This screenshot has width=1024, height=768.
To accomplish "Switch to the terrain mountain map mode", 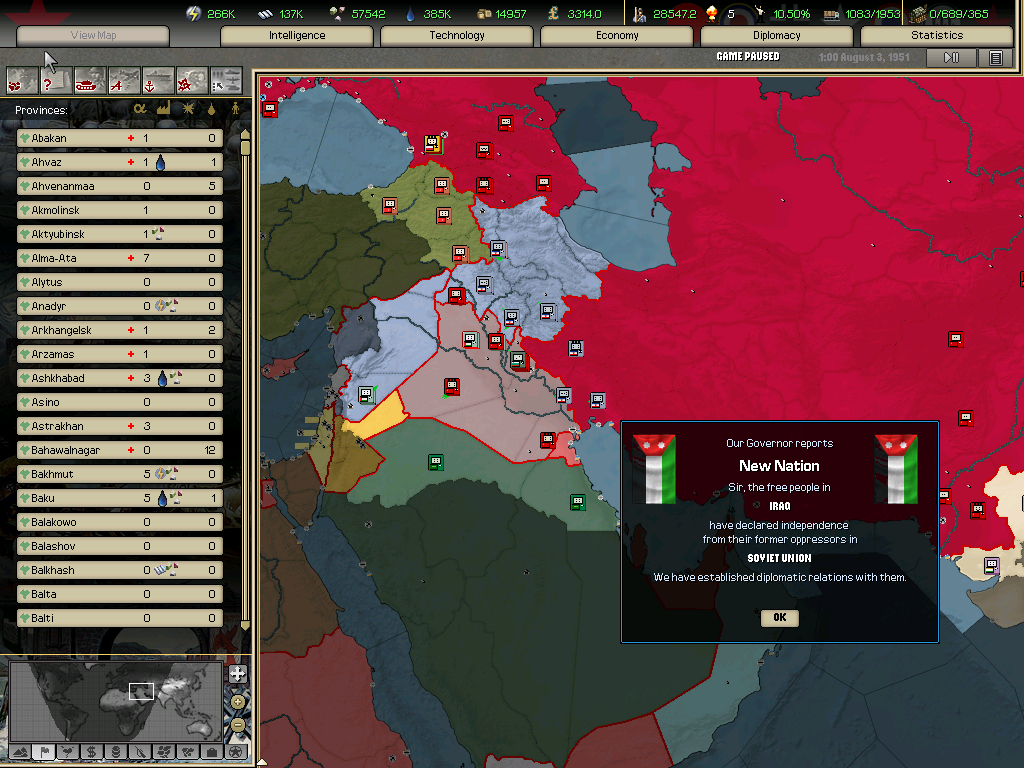I will pyautogui.click(x=19, y=751).
